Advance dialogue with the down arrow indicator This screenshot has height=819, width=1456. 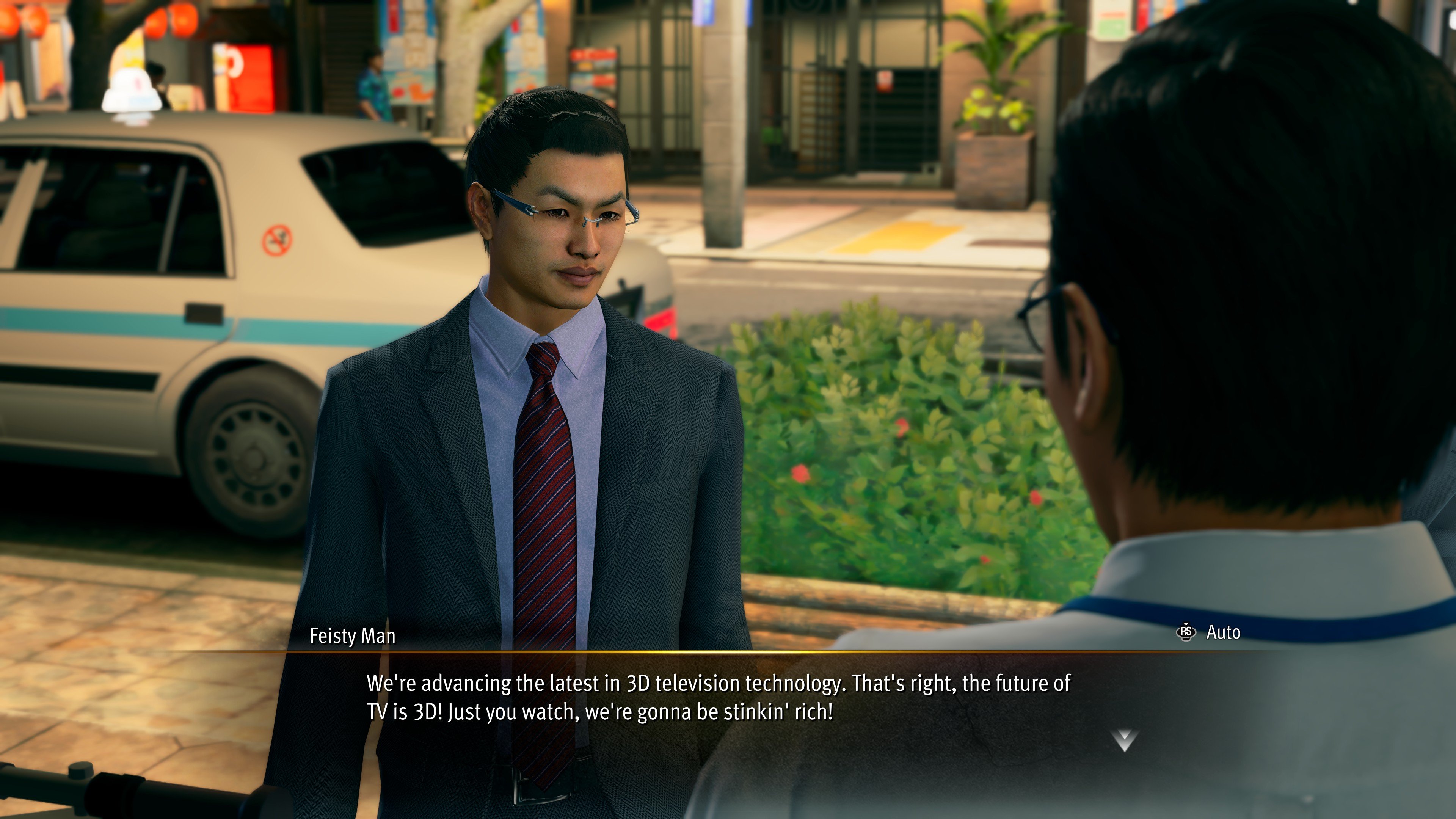pyautogui.click(x=1123, y=739)
